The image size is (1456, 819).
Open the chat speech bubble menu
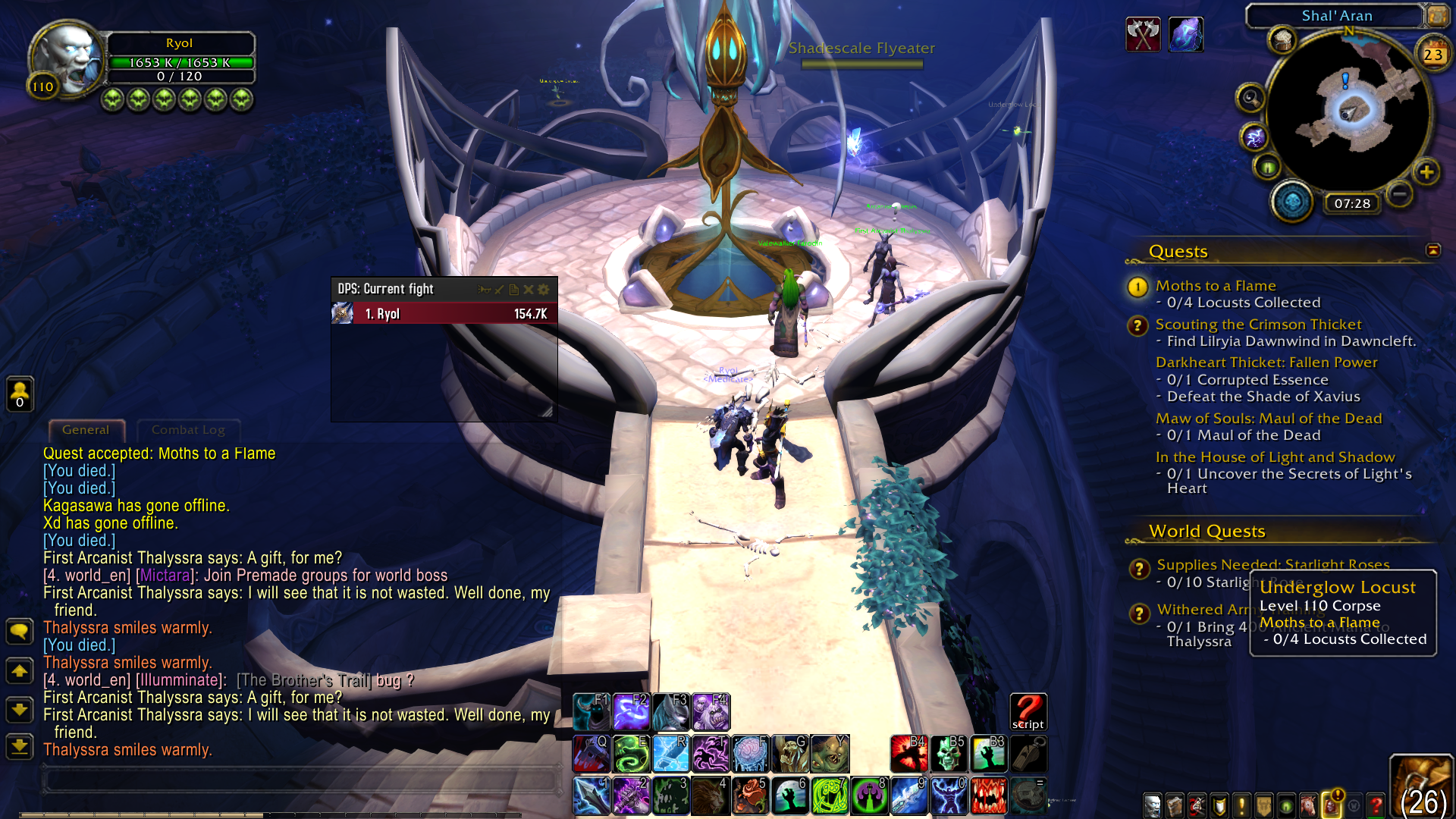(x=20, y=631)
